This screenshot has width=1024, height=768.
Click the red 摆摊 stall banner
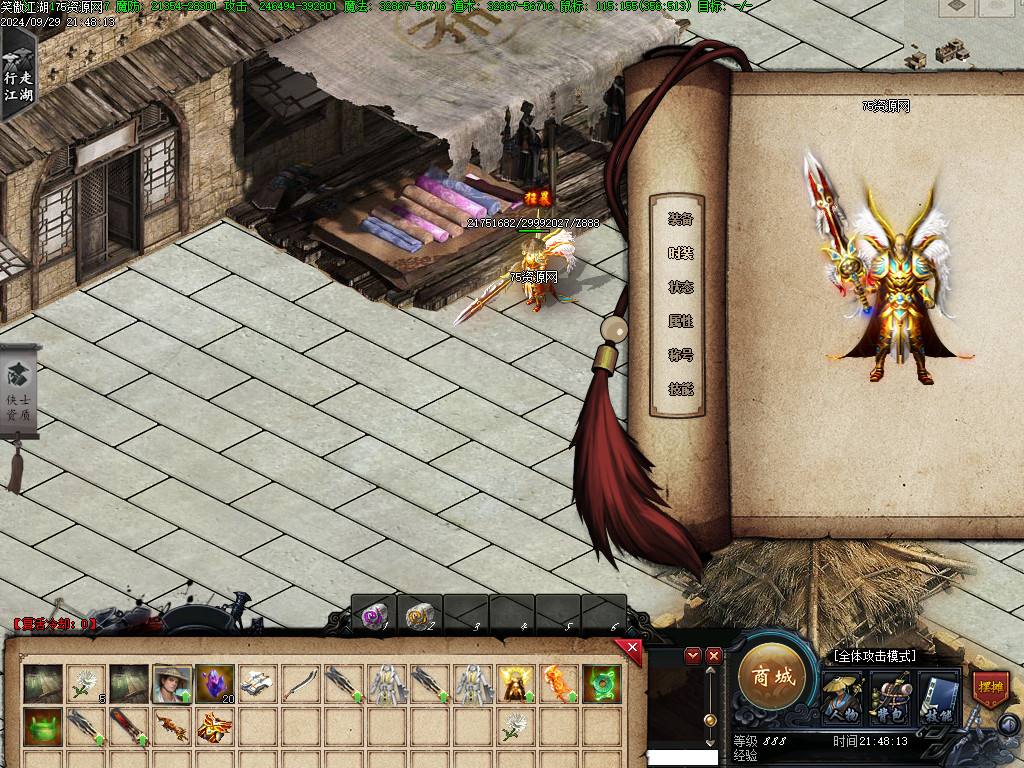990,690
